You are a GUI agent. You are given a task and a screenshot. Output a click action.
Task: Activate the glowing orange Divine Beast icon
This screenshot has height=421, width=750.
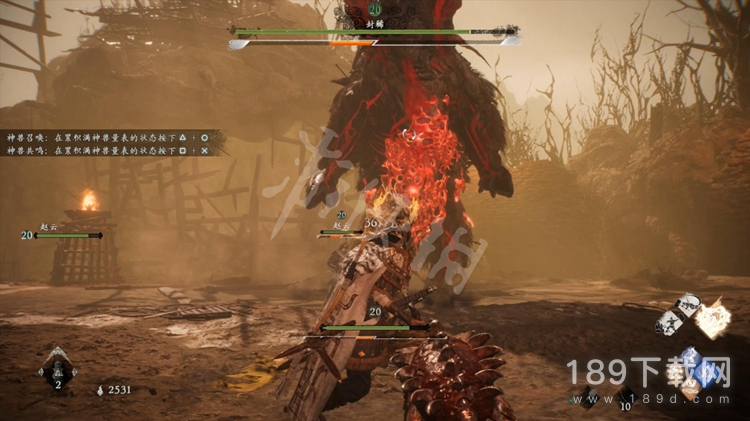click(x=713, y=320)
